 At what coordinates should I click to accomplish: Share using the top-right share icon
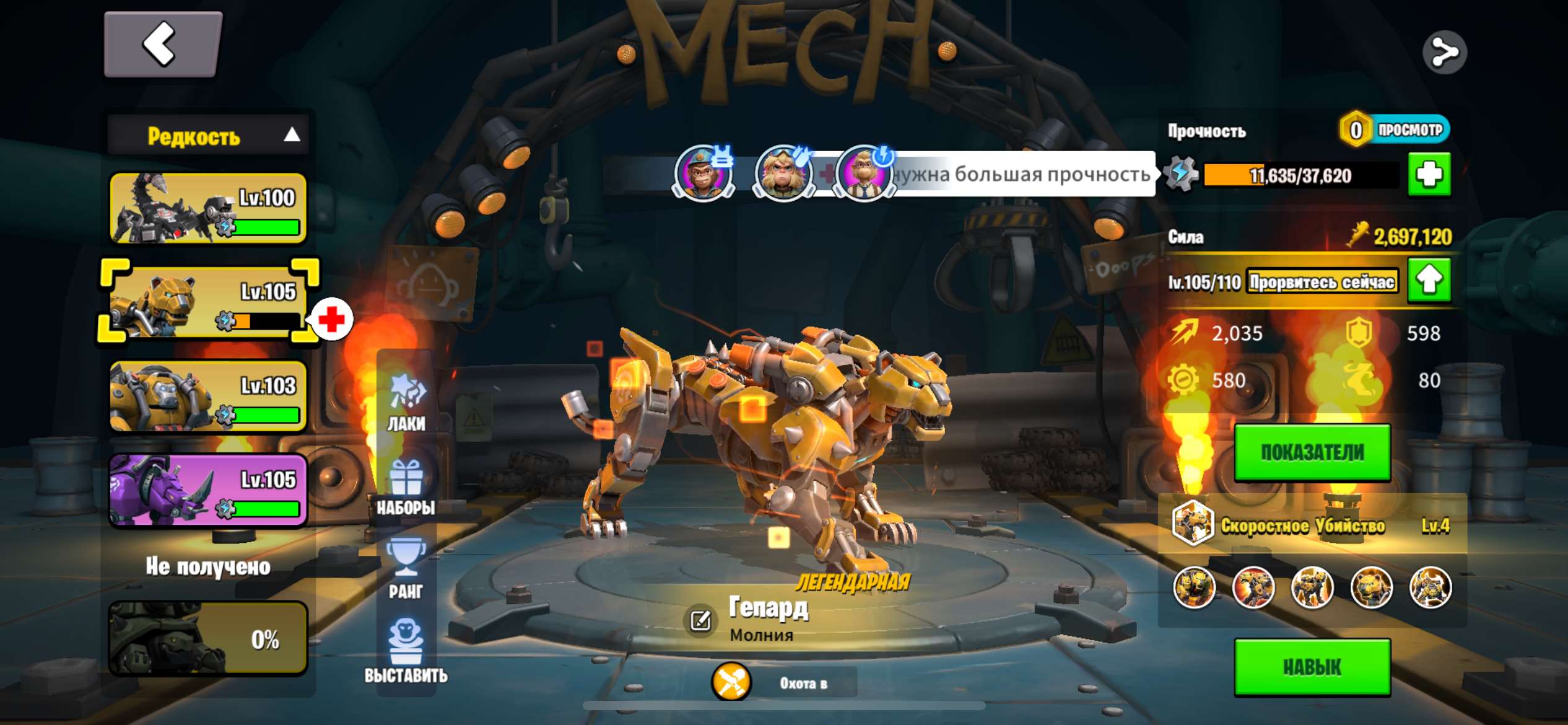click(x=1444, y=53)
